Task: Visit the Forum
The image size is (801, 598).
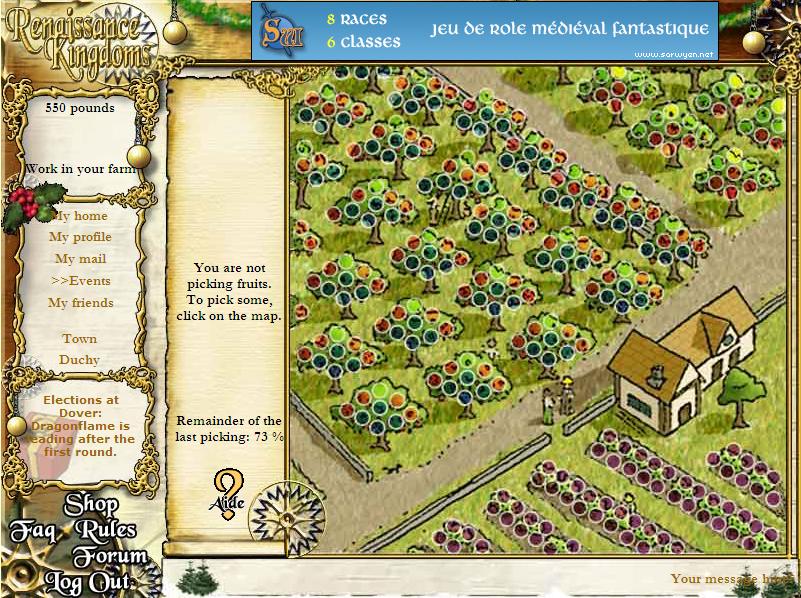Action: [x=109, y=557]
